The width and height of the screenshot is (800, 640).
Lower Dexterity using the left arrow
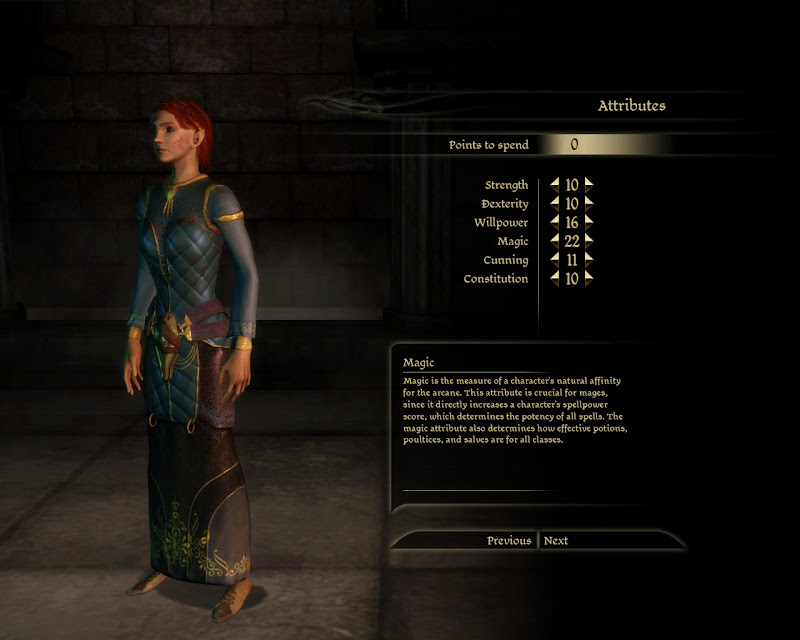555,204
